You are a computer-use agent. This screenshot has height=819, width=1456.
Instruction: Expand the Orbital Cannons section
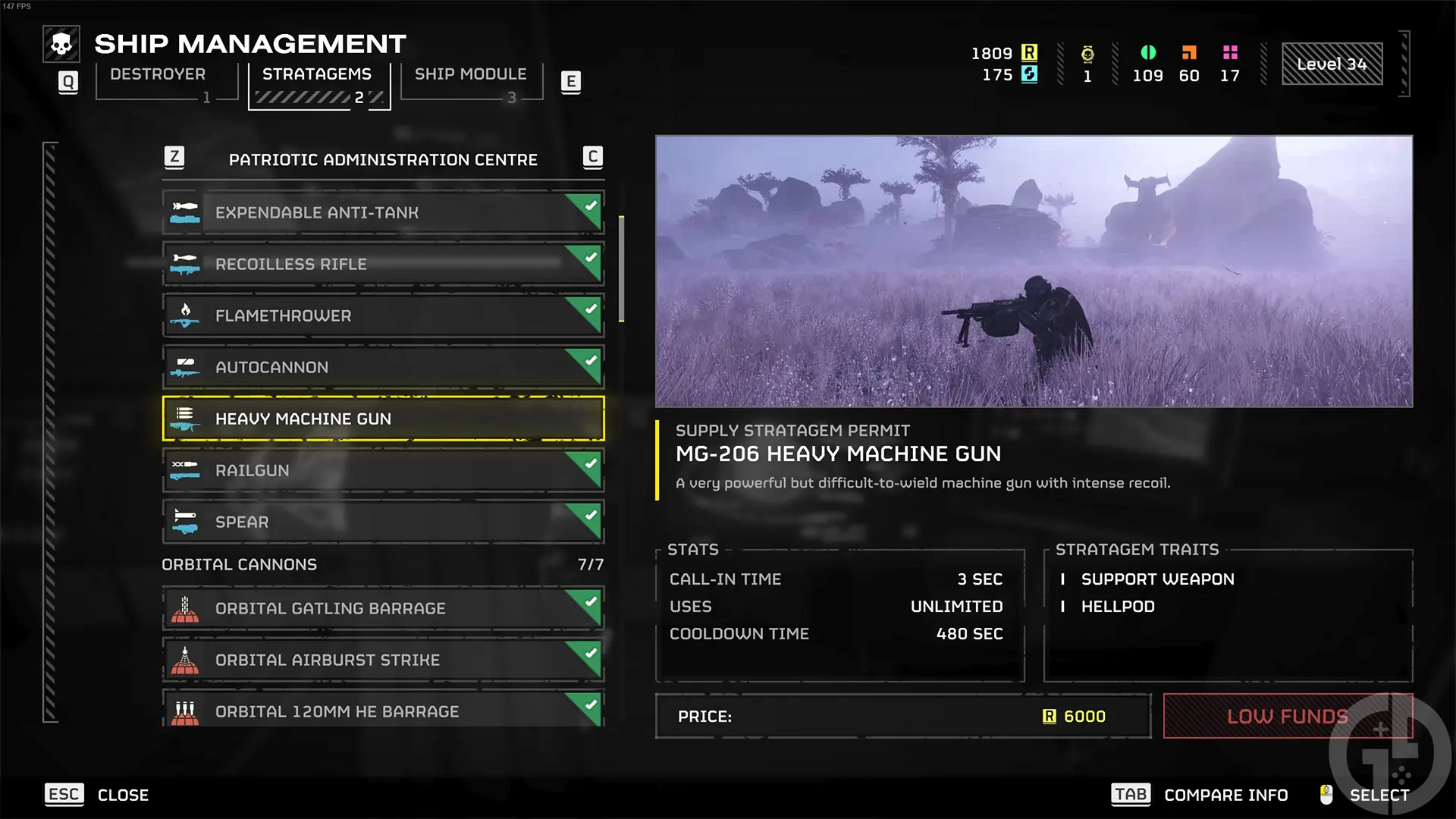pos(238,564)
